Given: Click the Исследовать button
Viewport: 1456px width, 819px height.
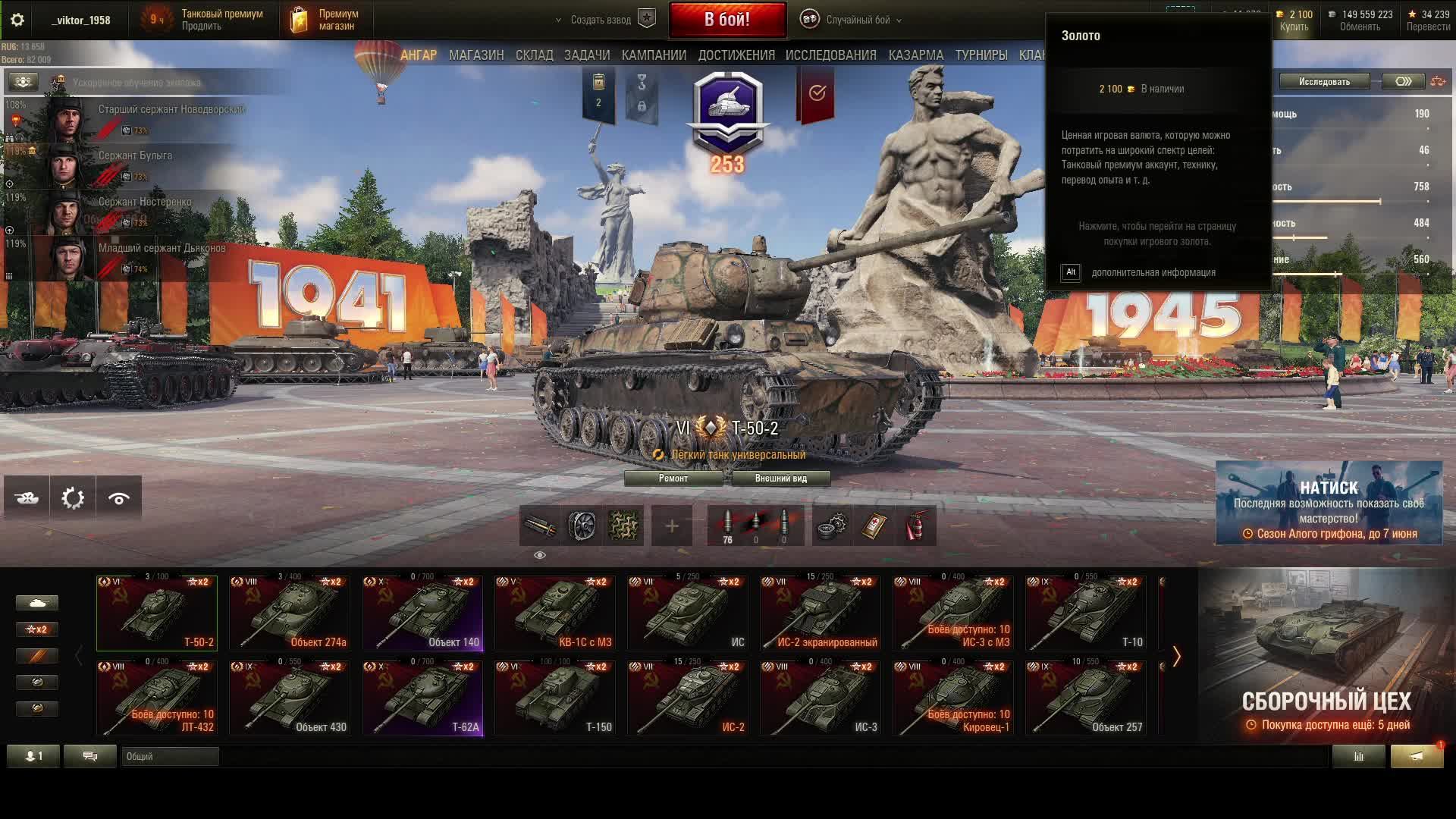Looking at the screenshot, I should click(1324, 82).
